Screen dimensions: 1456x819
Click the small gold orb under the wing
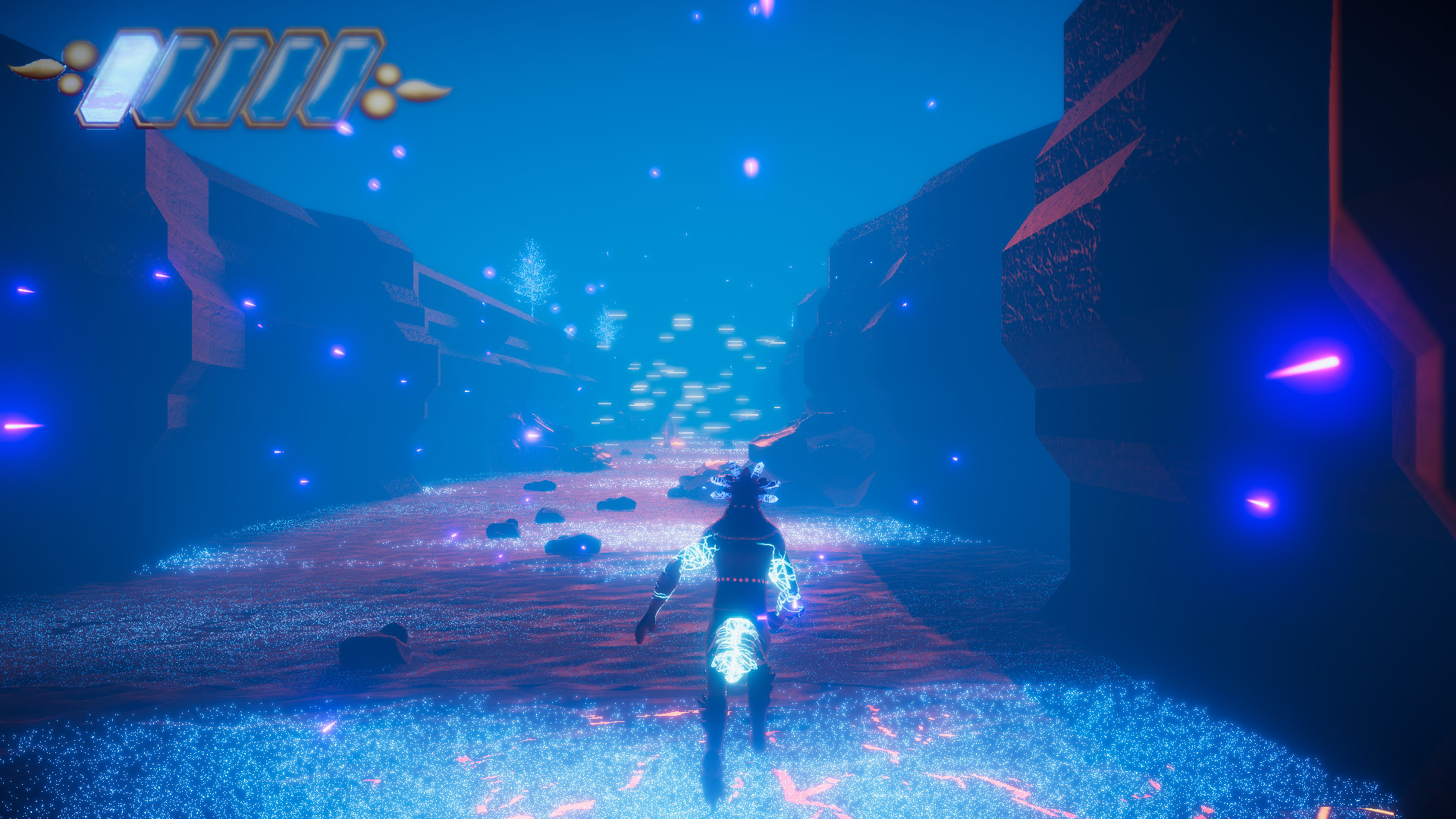click(71, 85)
